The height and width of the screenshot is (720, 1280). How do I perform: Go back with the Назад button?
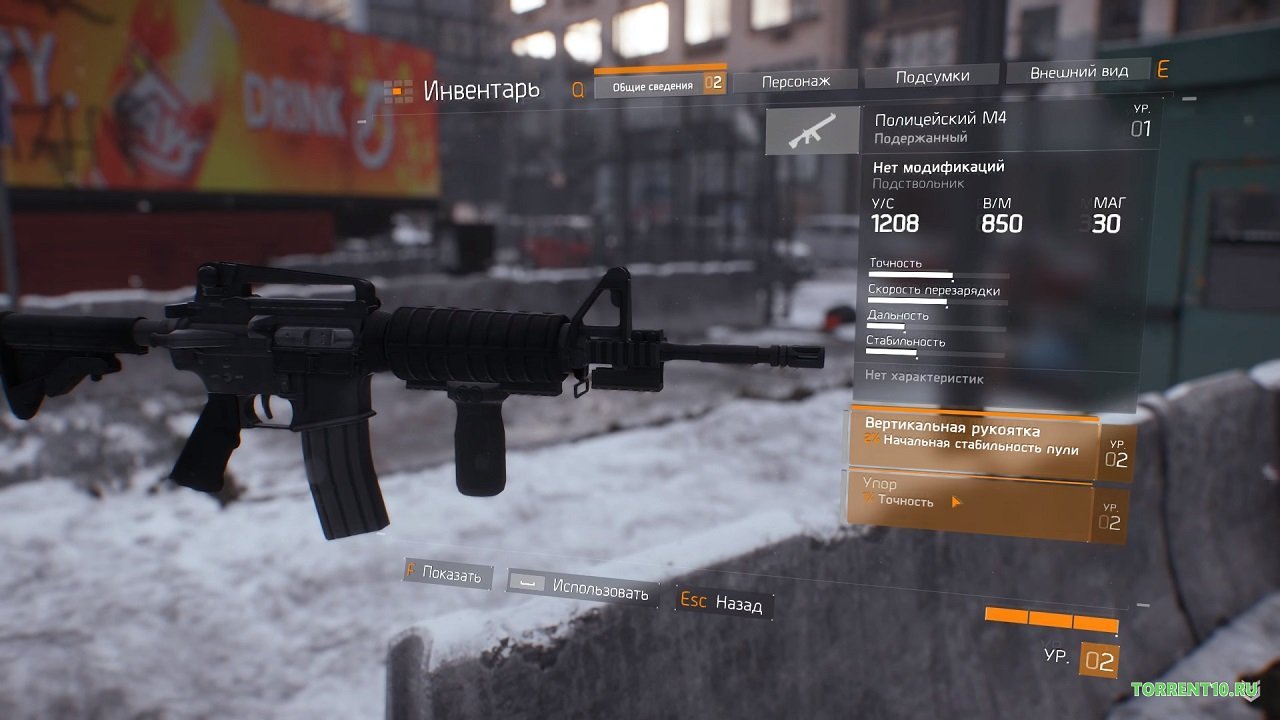pos(722,603)
